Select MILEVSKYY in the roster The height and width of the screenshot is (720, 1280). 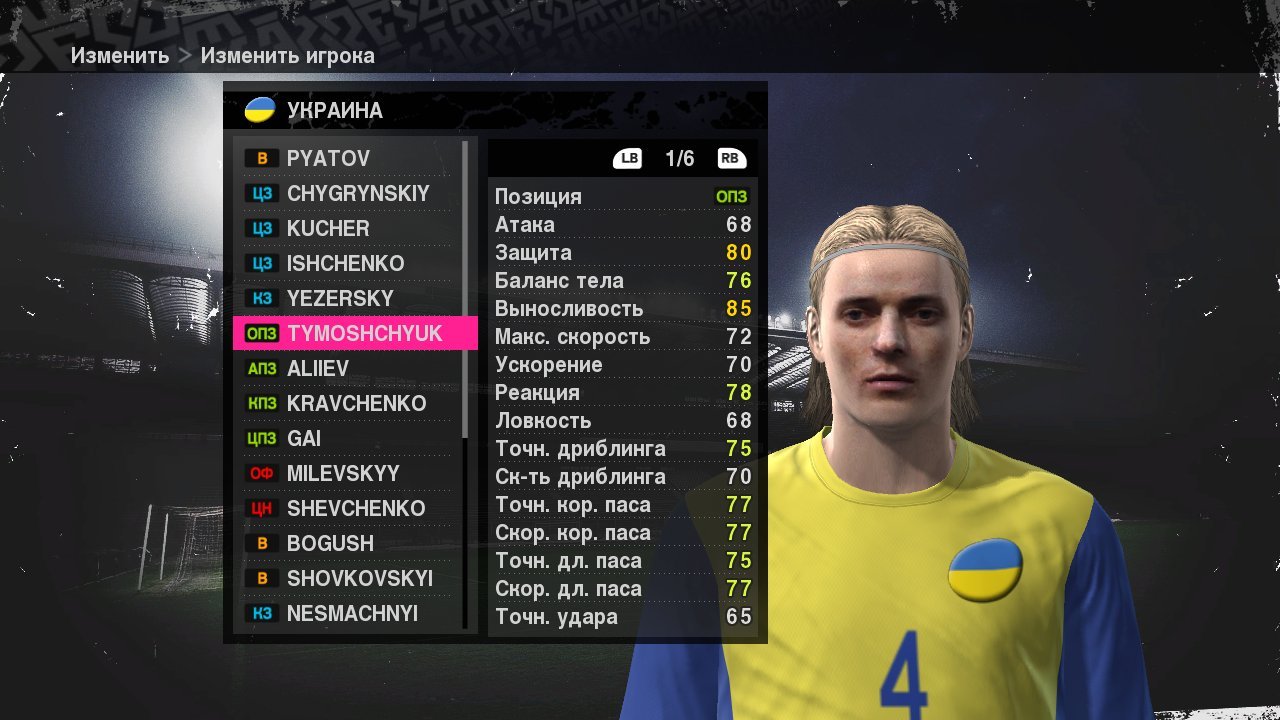[343, 473]
